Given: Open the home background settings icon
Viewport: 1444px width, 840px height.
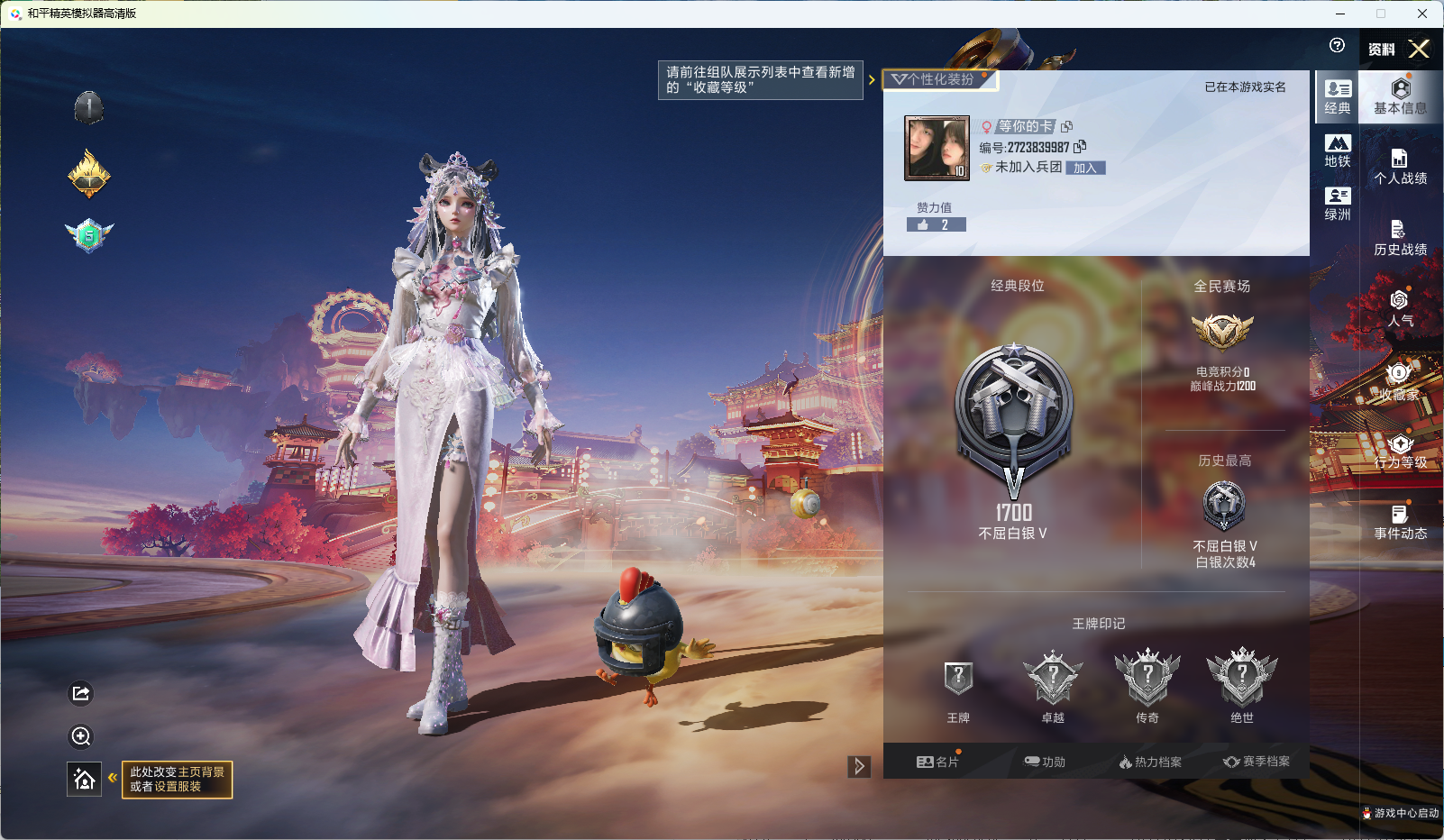Looking at the screenshot, I should 84,781.
